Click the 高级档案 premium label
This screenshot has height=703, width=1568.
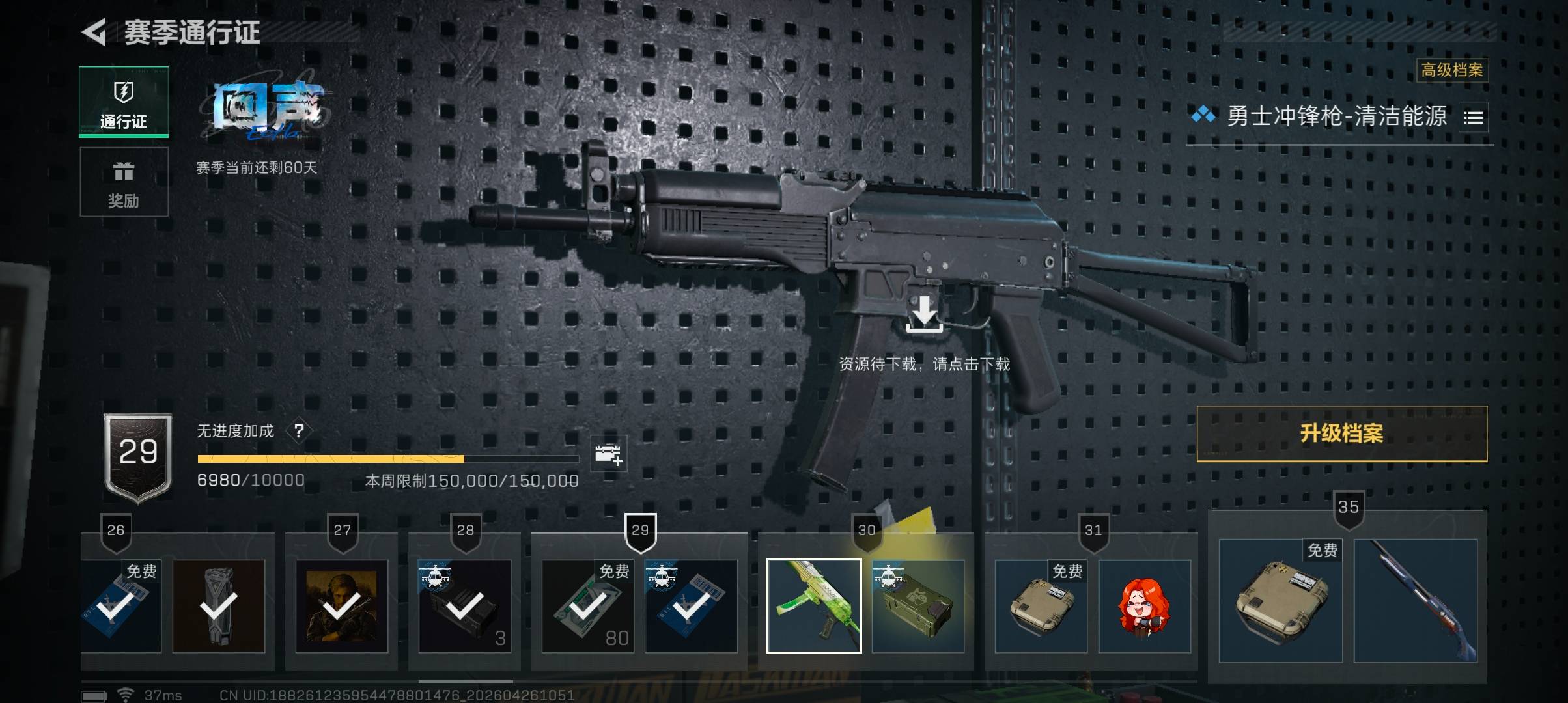tap(1451, 70)
